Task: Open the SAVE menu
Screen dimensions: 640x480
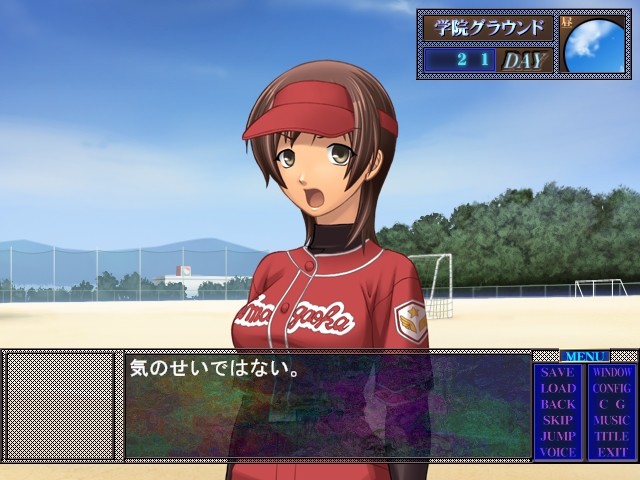Action: [557, 373]
